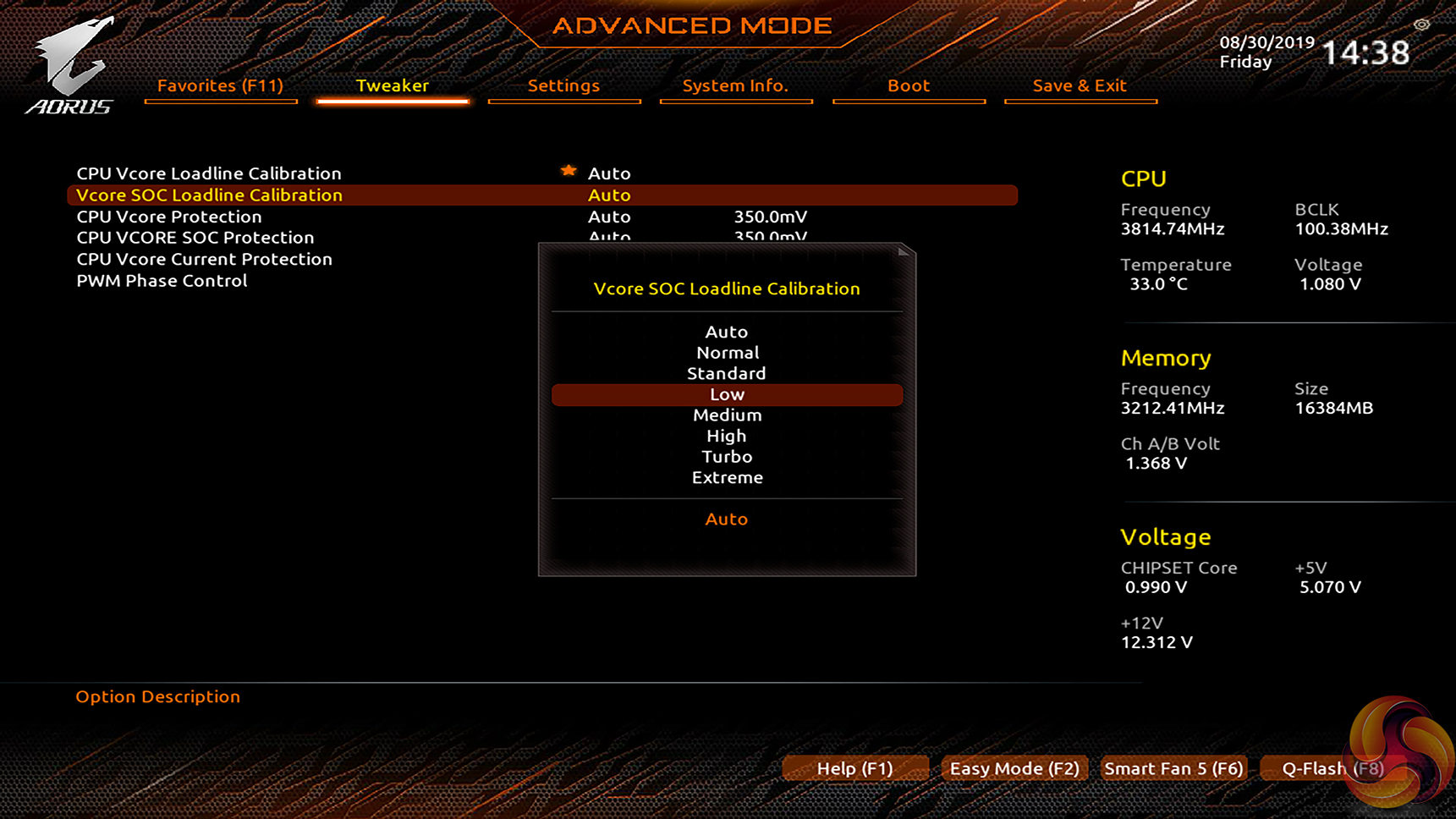Viewport: 1456px width, 819px height.
Task: Choose the highlighted Low option
Action: [x=727, y=394]
